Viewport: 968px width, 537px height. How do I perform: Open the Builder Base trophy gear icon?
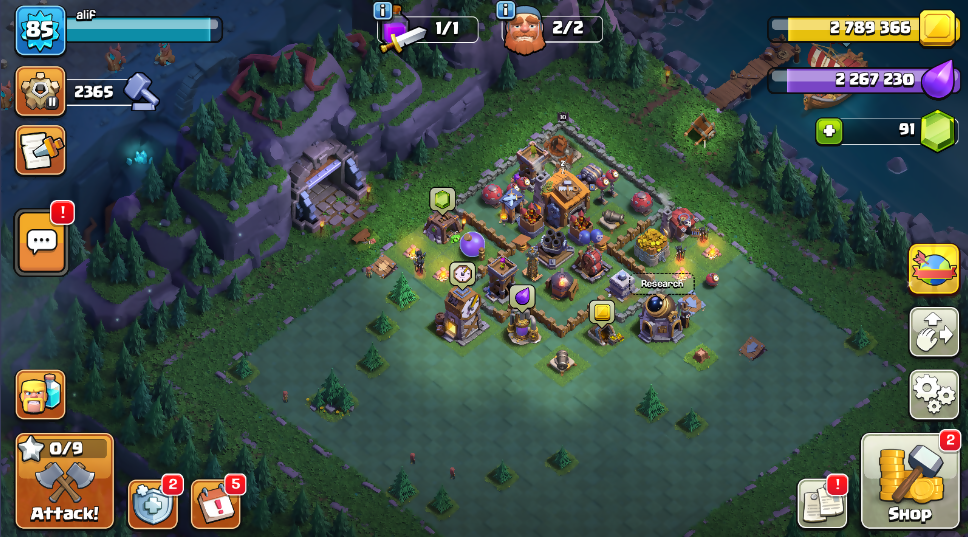(40, 92)
